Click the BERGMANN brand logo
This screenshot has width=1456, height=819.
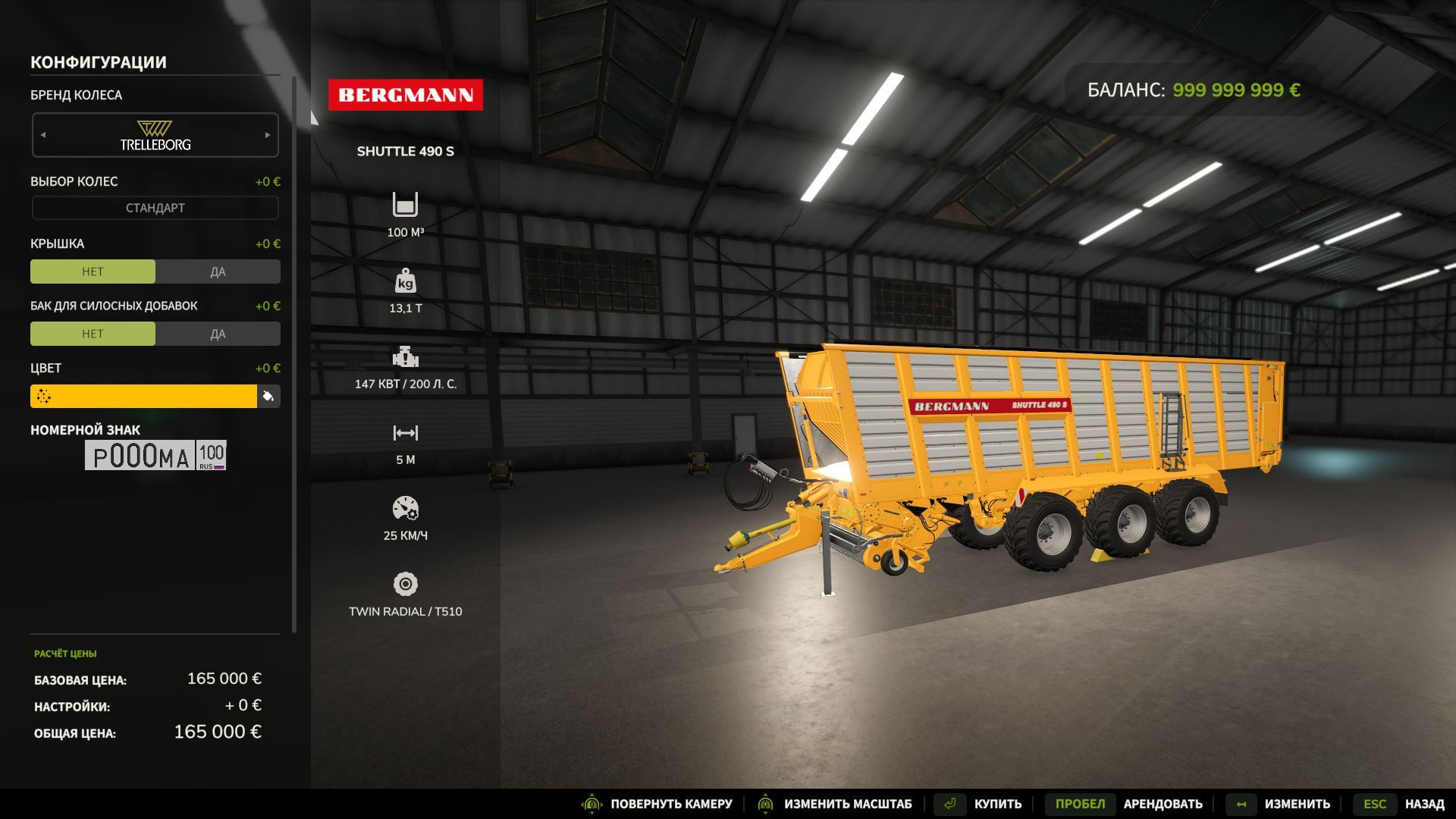point(406,94)
